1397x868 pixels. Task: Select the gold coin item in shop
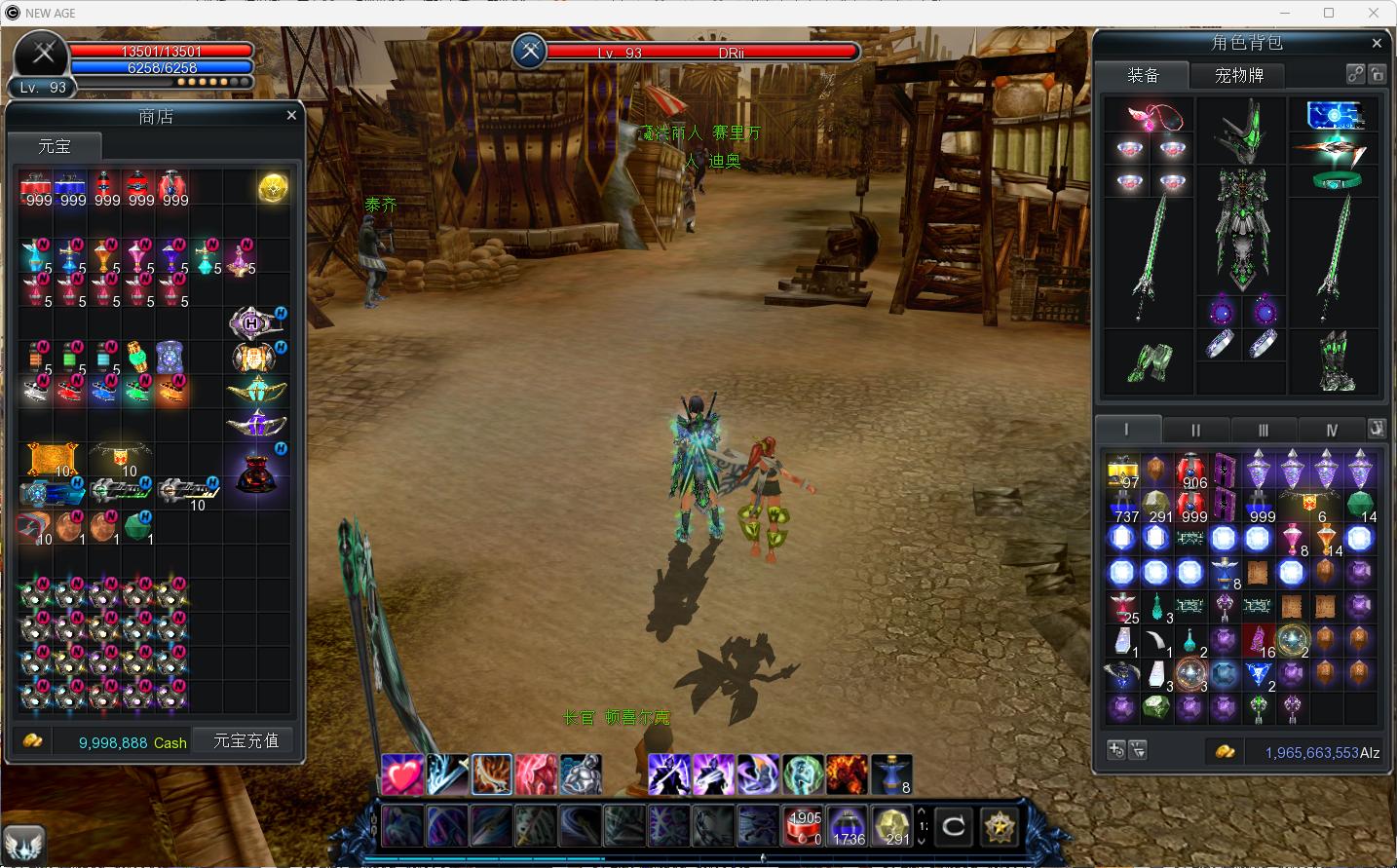(273, 188)
